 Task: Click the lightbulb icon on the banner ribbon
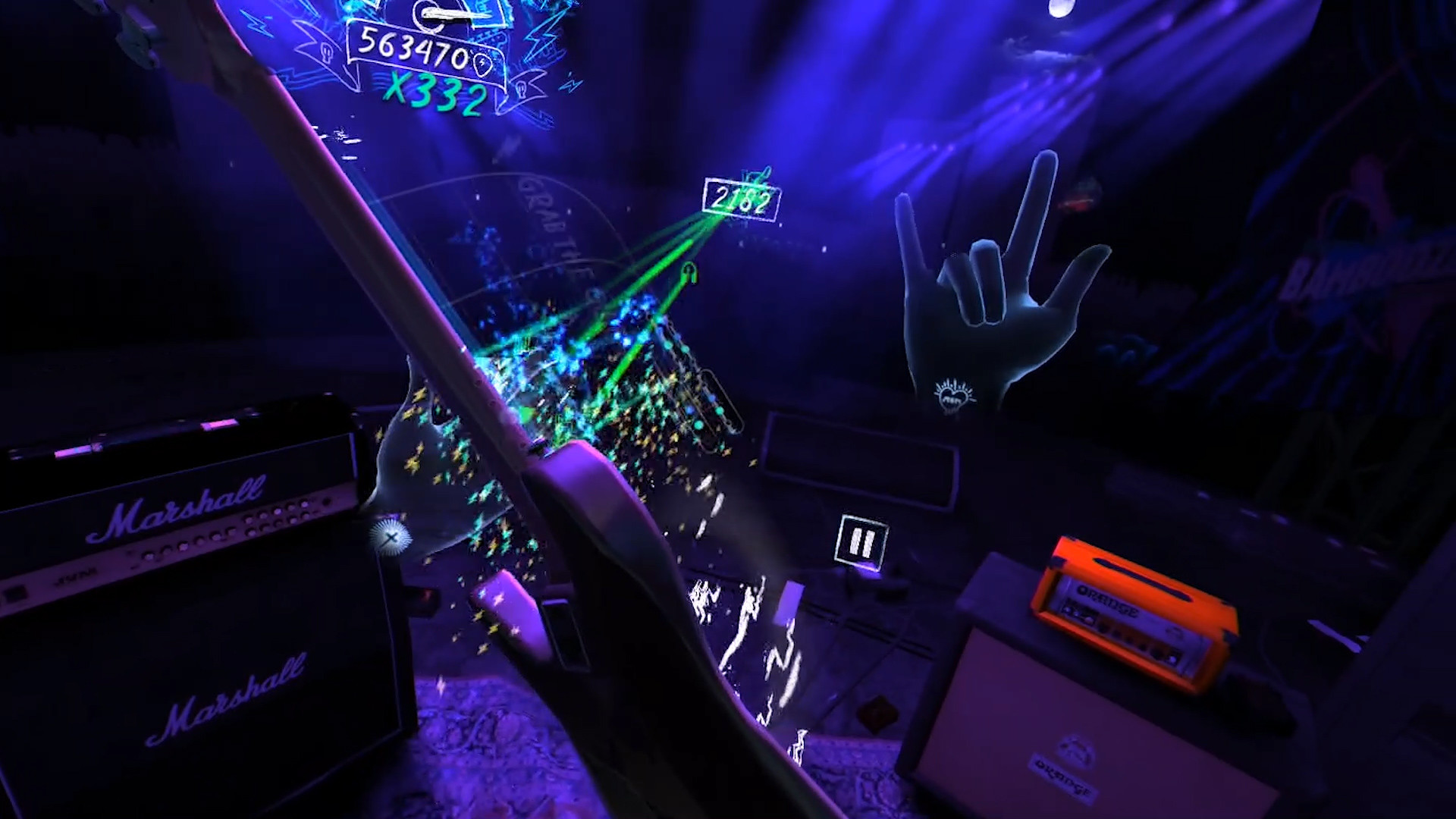[326, 53]
